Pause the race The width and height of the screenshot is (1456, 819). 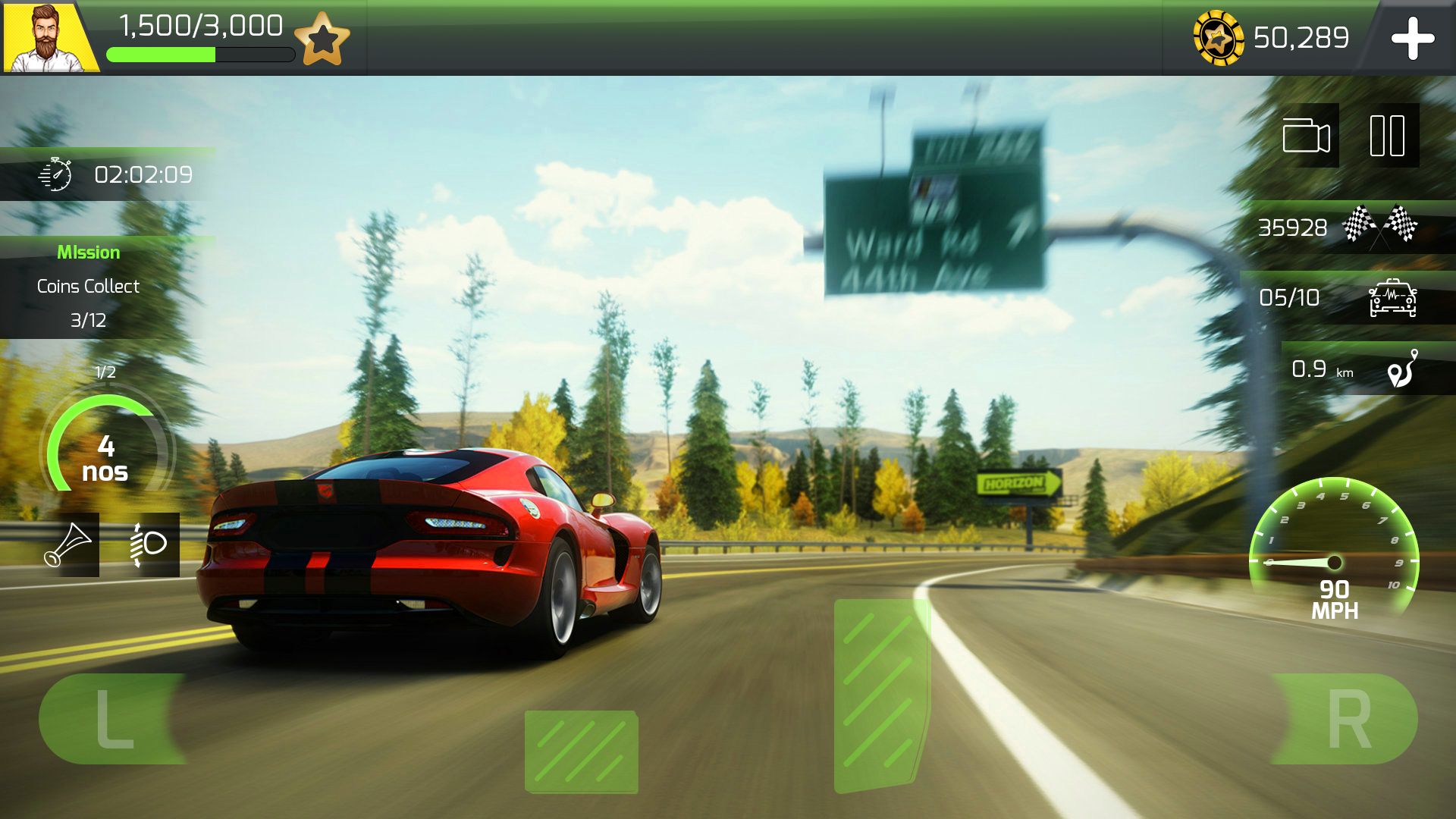1387,136
